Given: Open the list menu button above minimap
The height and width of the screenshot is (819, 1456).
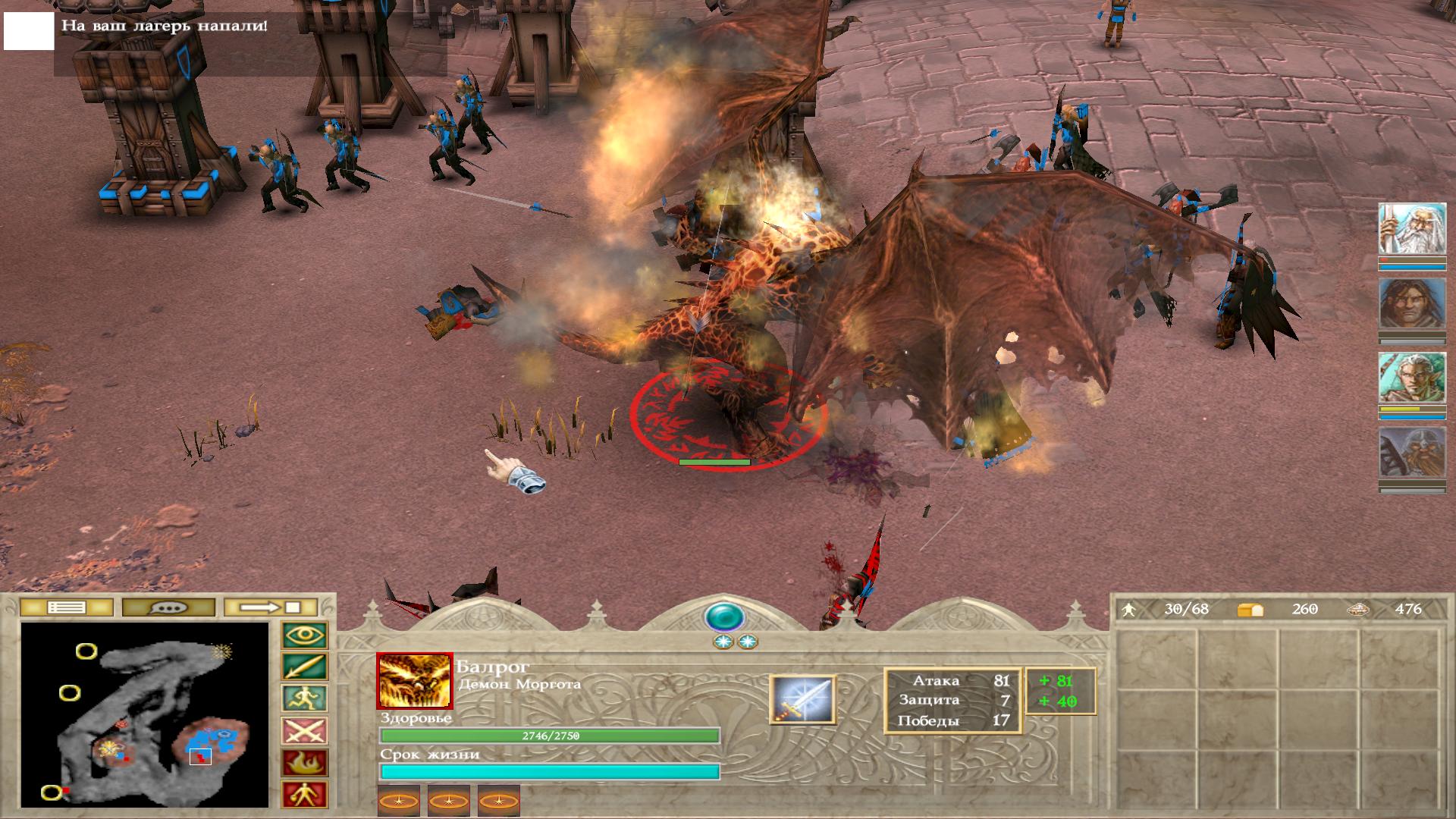Looking at the screenshot, I should [x=67, y=607].
